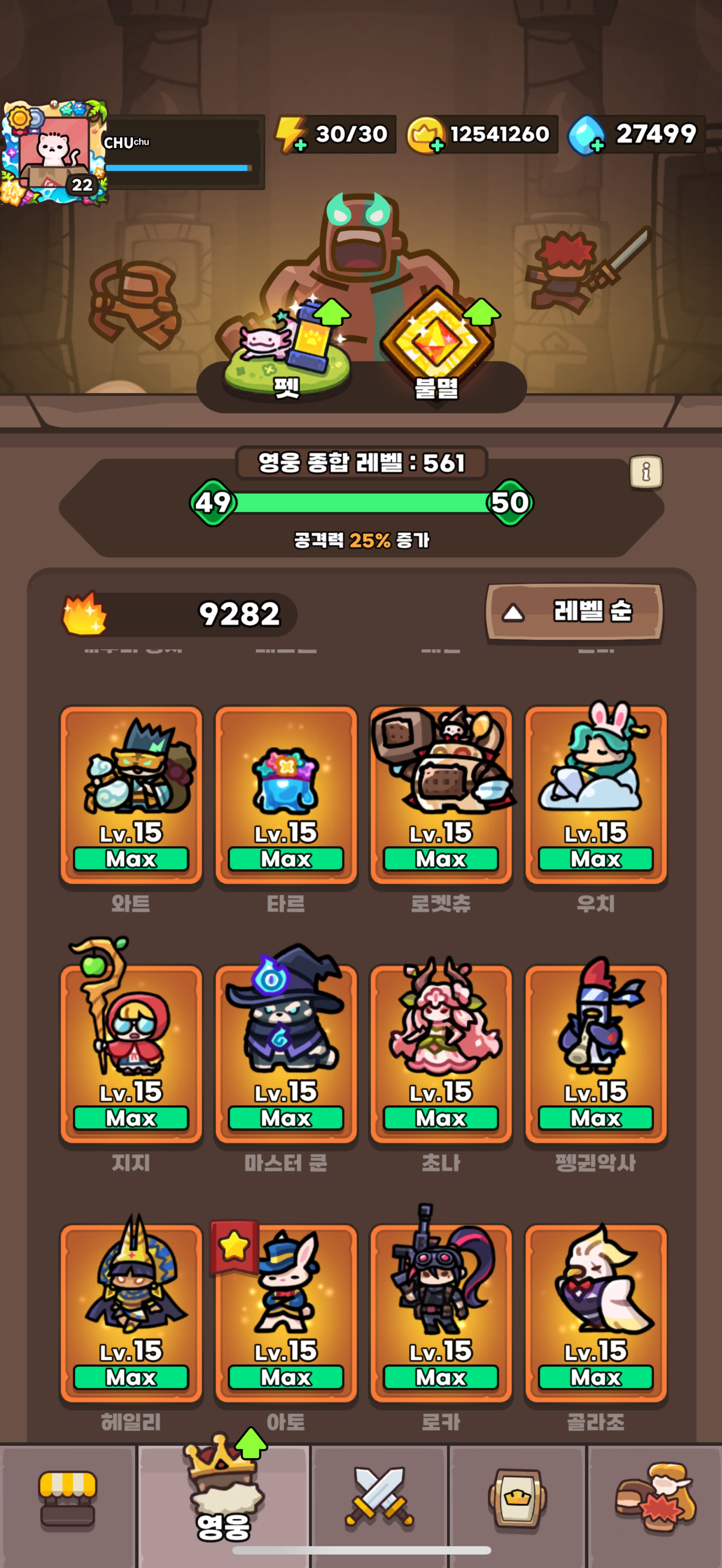Add more lightning energy
The height and width of the screenshot is (1568, 722).
[x=299, y=145]
